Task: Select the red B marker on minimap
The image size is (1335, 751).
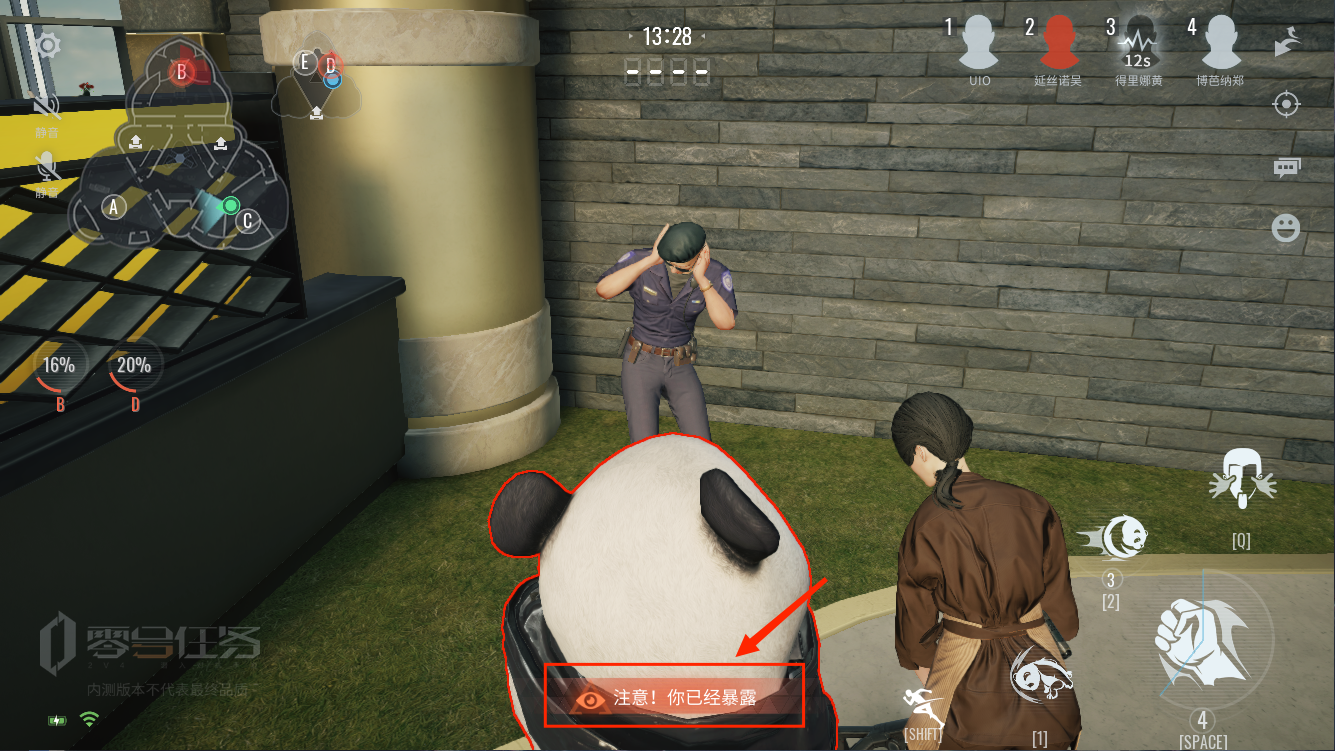Action: coord(182,71)
